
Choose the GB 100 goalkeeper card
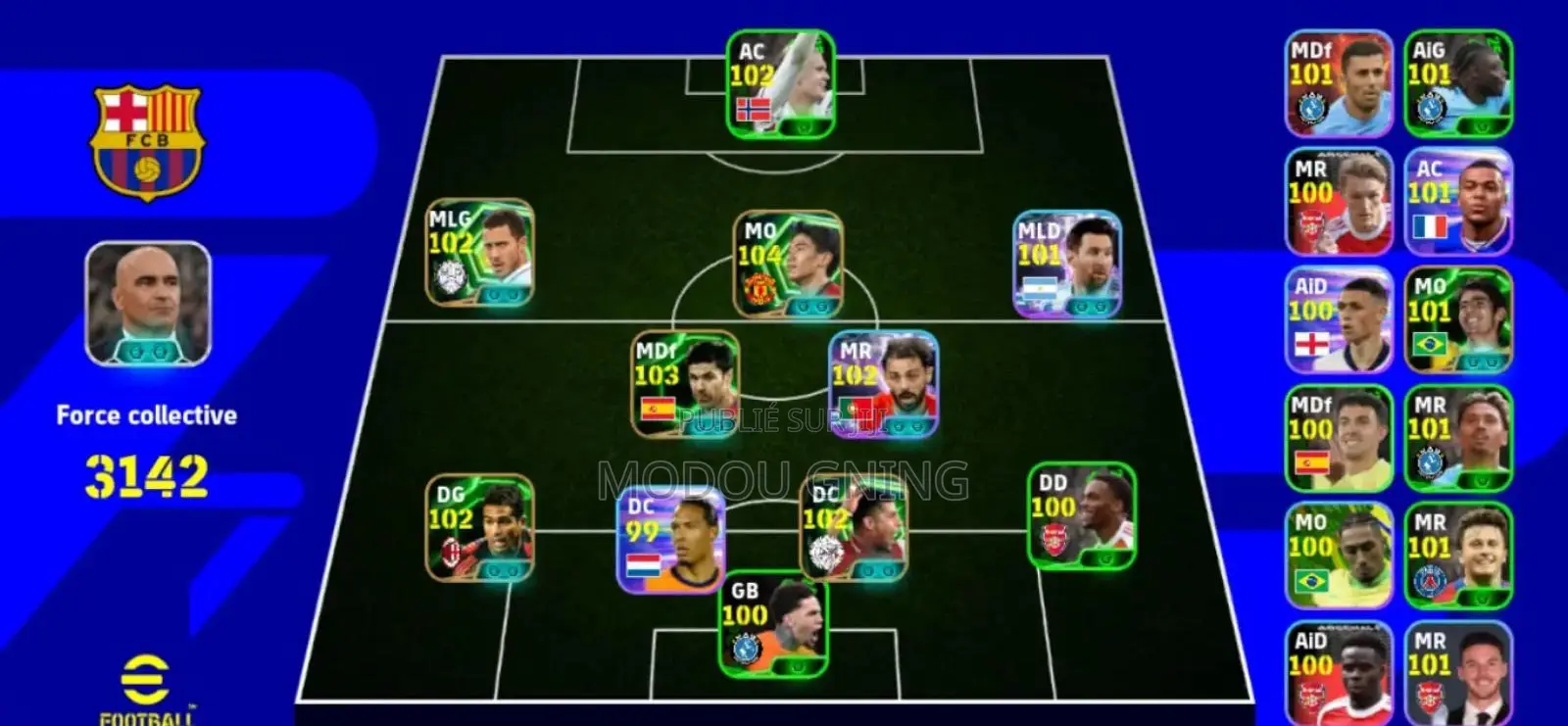[x=773, y=624]
